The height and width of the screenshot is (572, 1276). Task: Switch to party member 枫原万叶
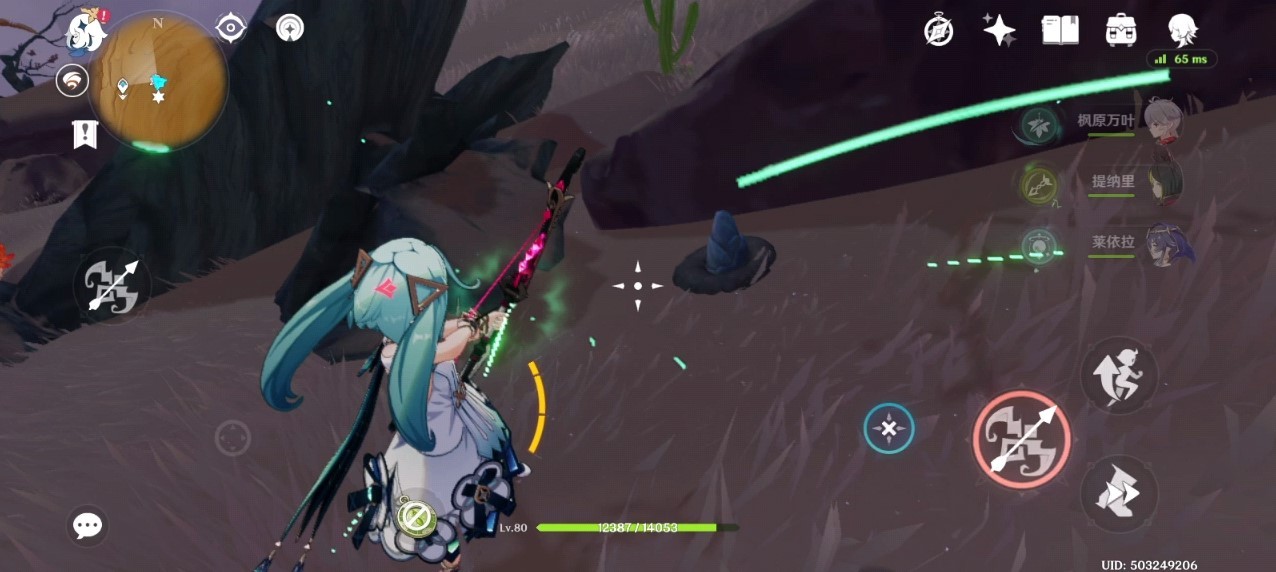coord(1162,122)
